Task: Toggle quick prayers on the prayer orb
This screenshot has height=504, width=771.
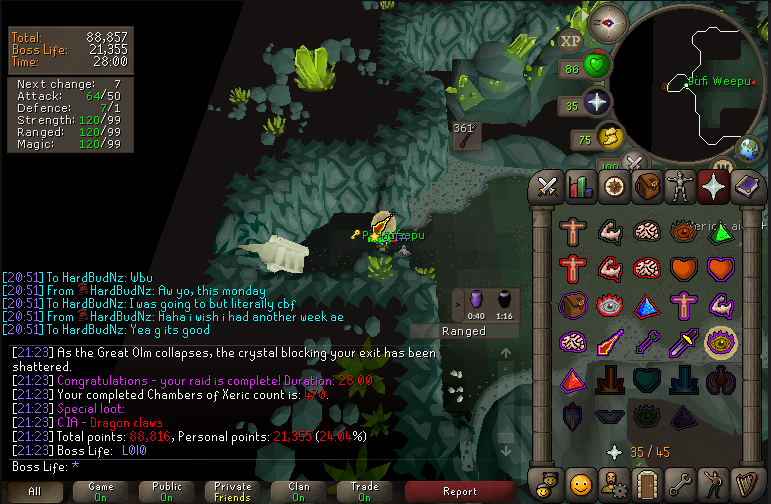Action: [596, 103]
